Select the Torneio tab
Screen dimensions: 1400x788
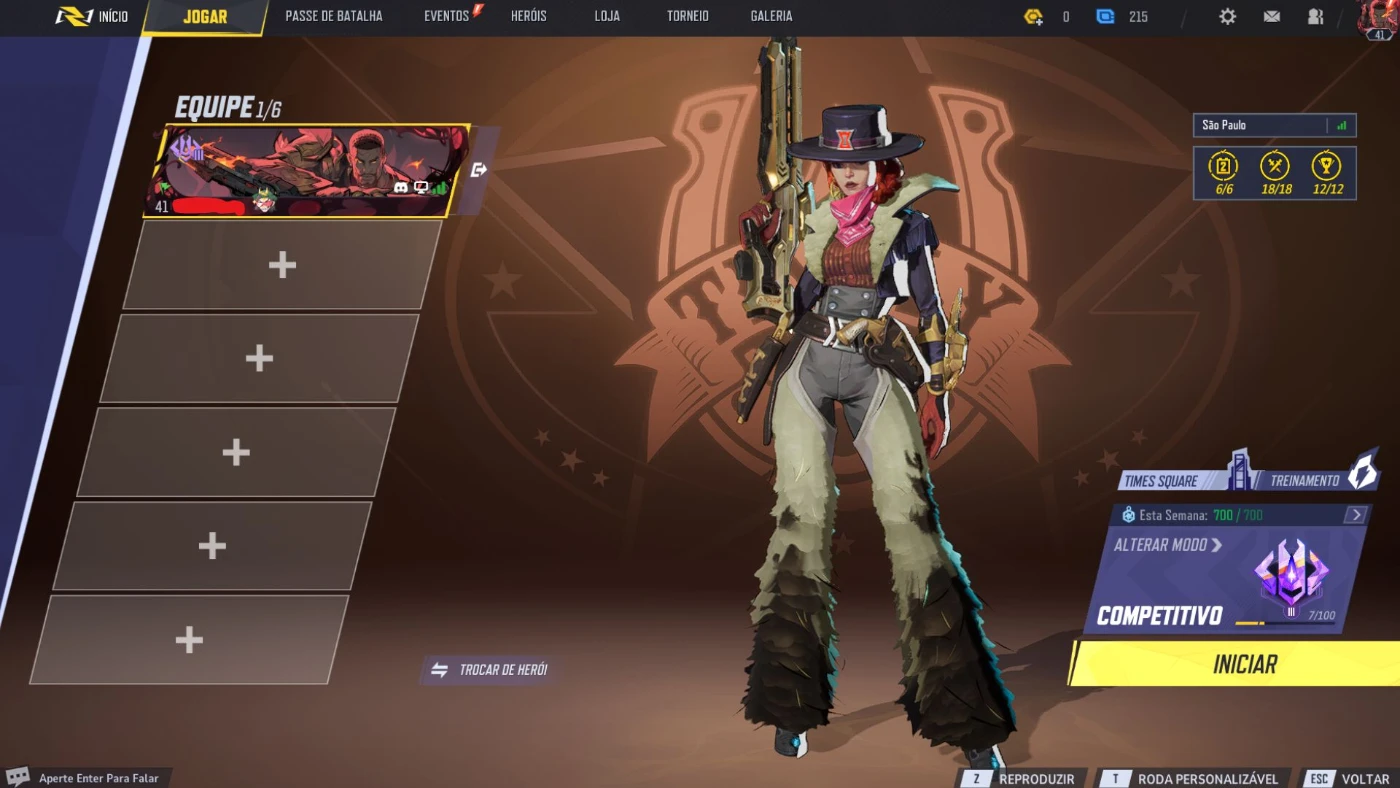[x=688, y=17]
